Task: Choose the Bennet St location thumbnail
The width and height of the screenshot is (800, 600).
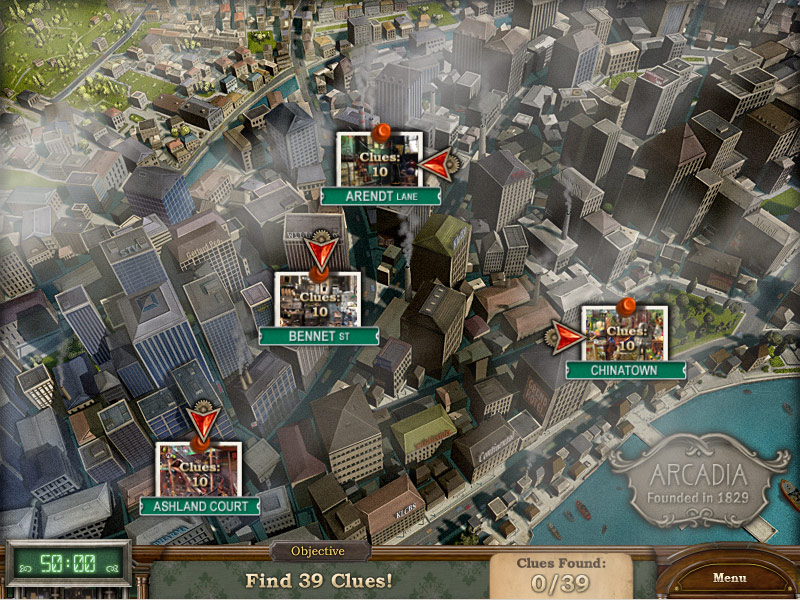Action: point(318,300)
